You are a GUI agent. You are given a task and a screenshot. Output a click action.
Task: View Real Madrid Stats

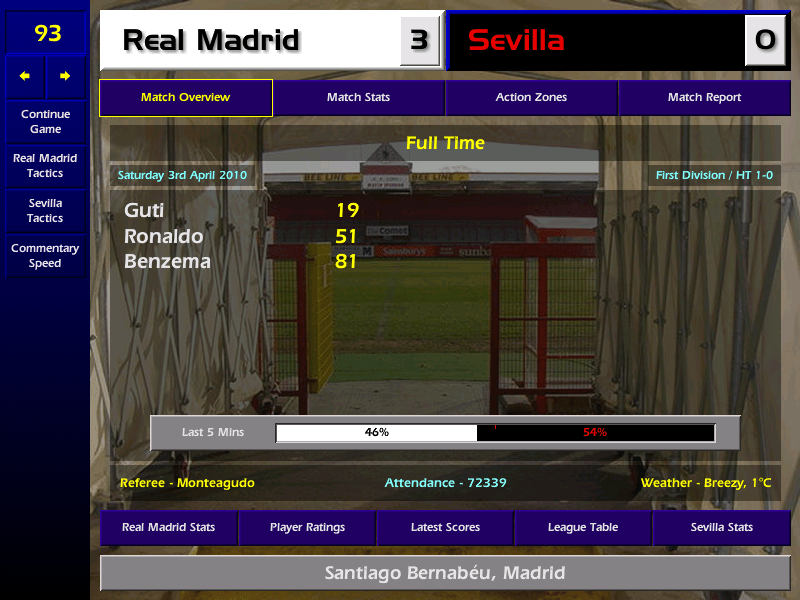(168, 527)
